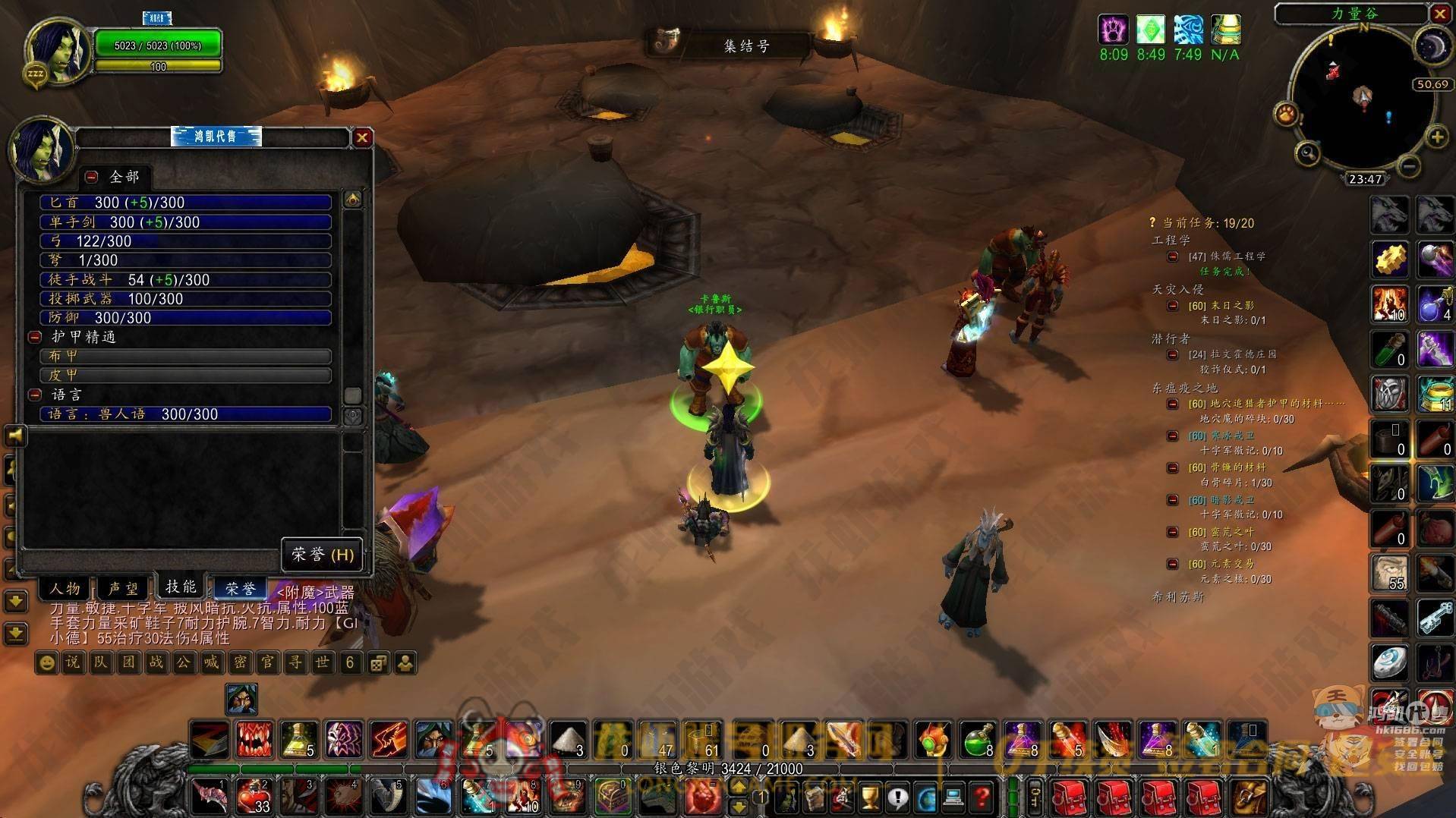Open the emoji smiley chat button

coord(47,662)
